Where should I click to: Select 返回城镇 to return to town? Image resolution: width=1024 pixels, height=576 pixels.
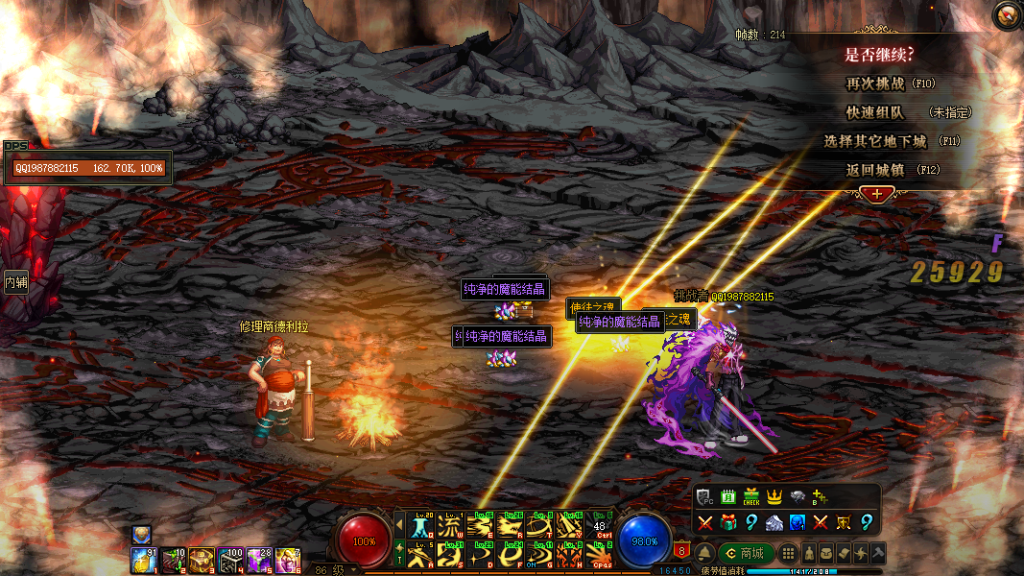coord(879,170)
